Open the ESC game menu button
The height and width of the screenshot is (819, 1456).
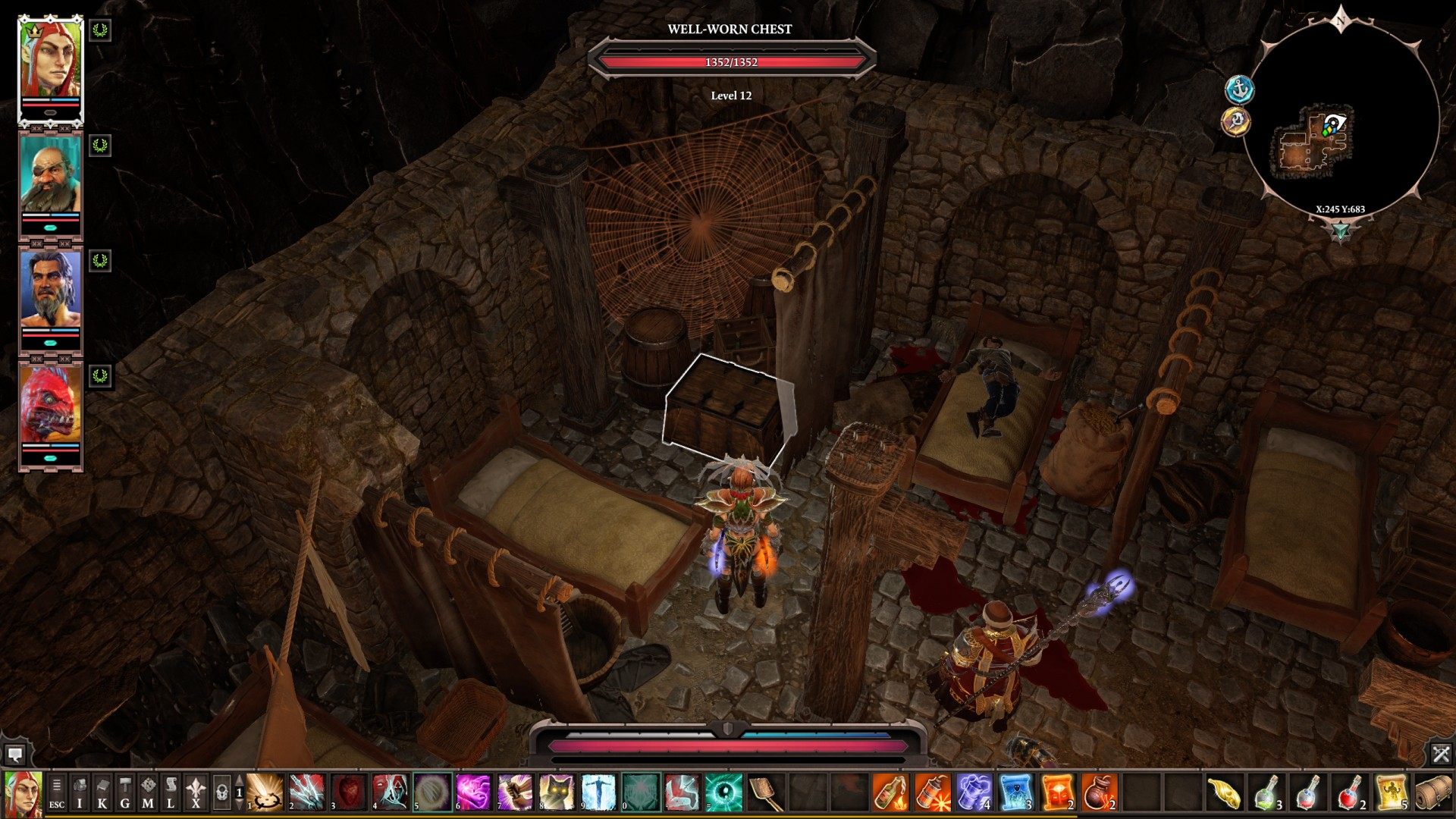57,792
